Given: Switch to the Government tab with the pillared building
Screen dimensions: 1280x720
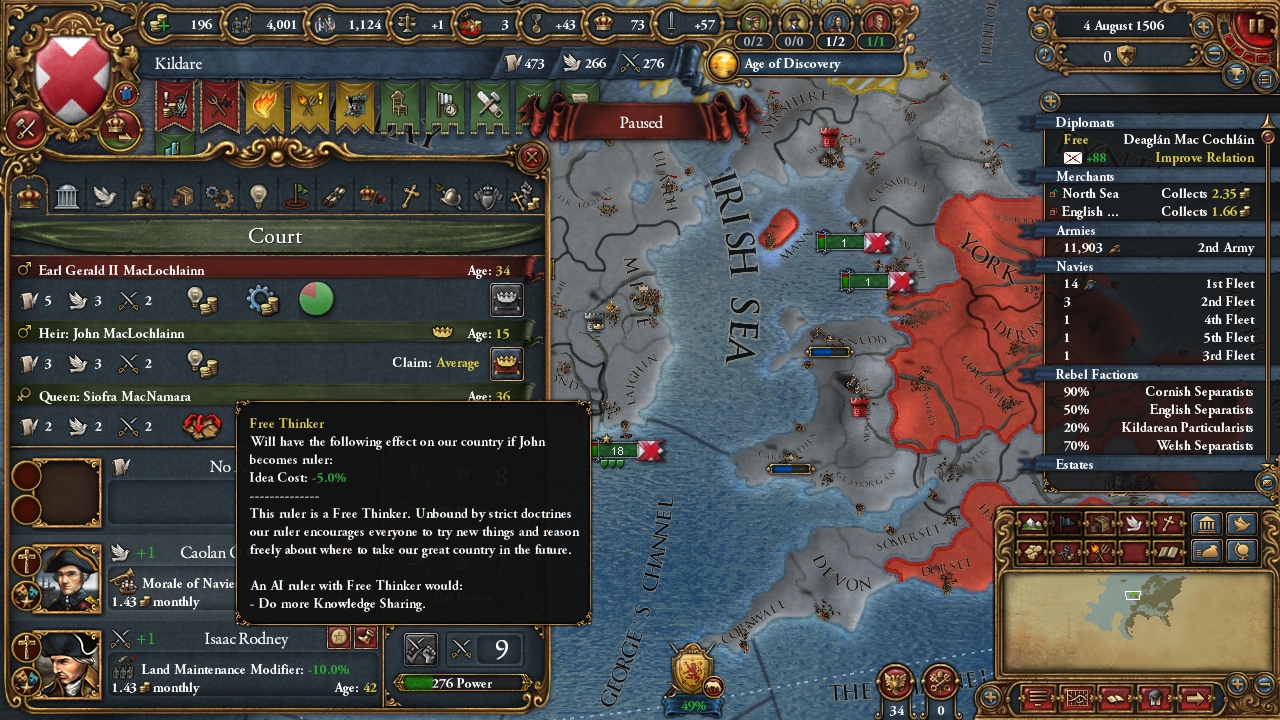Looking at the screenshot, I should 67,196.
